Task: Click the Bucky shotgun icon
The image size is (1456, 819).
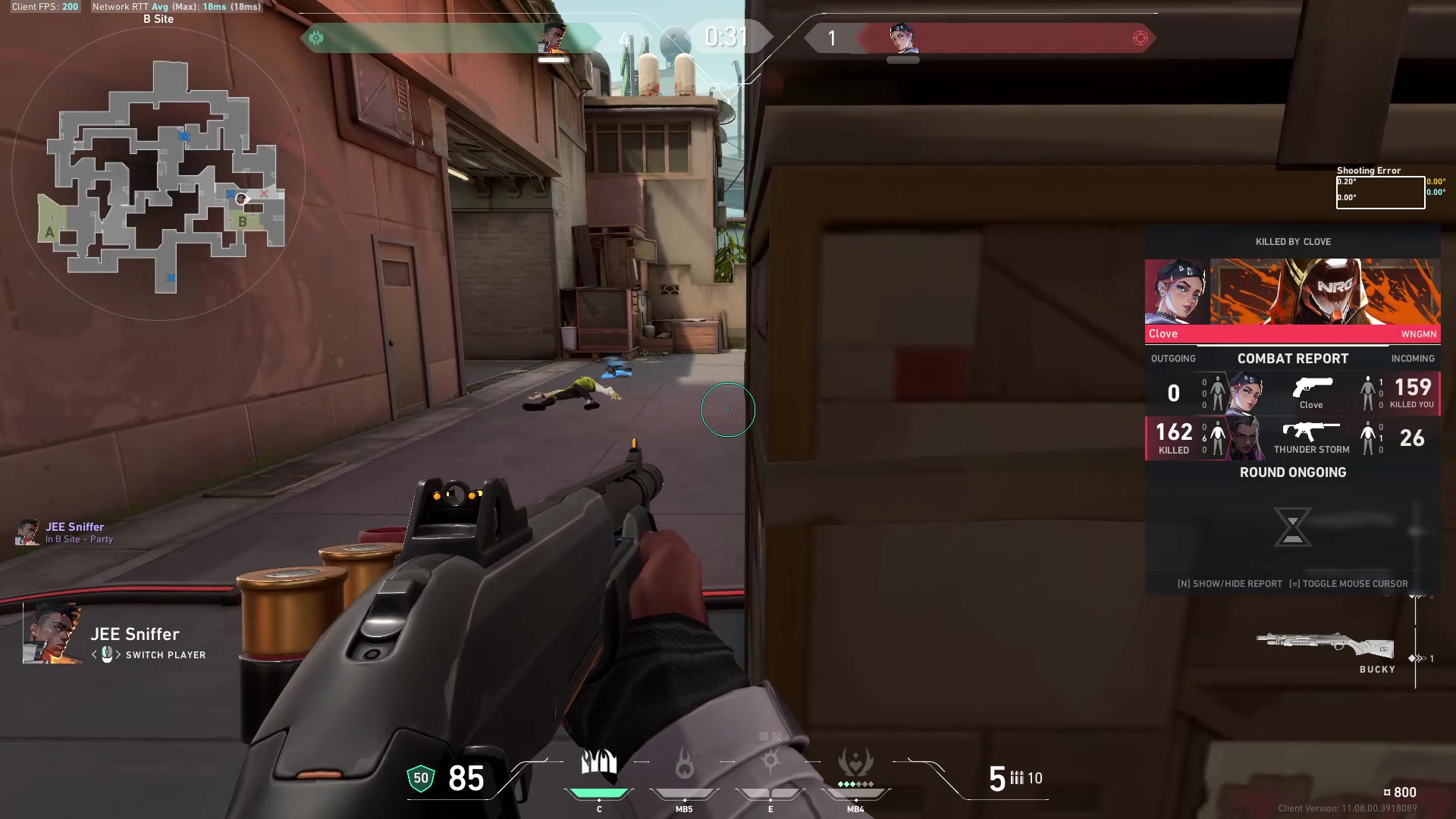Action: (1325, 644)
